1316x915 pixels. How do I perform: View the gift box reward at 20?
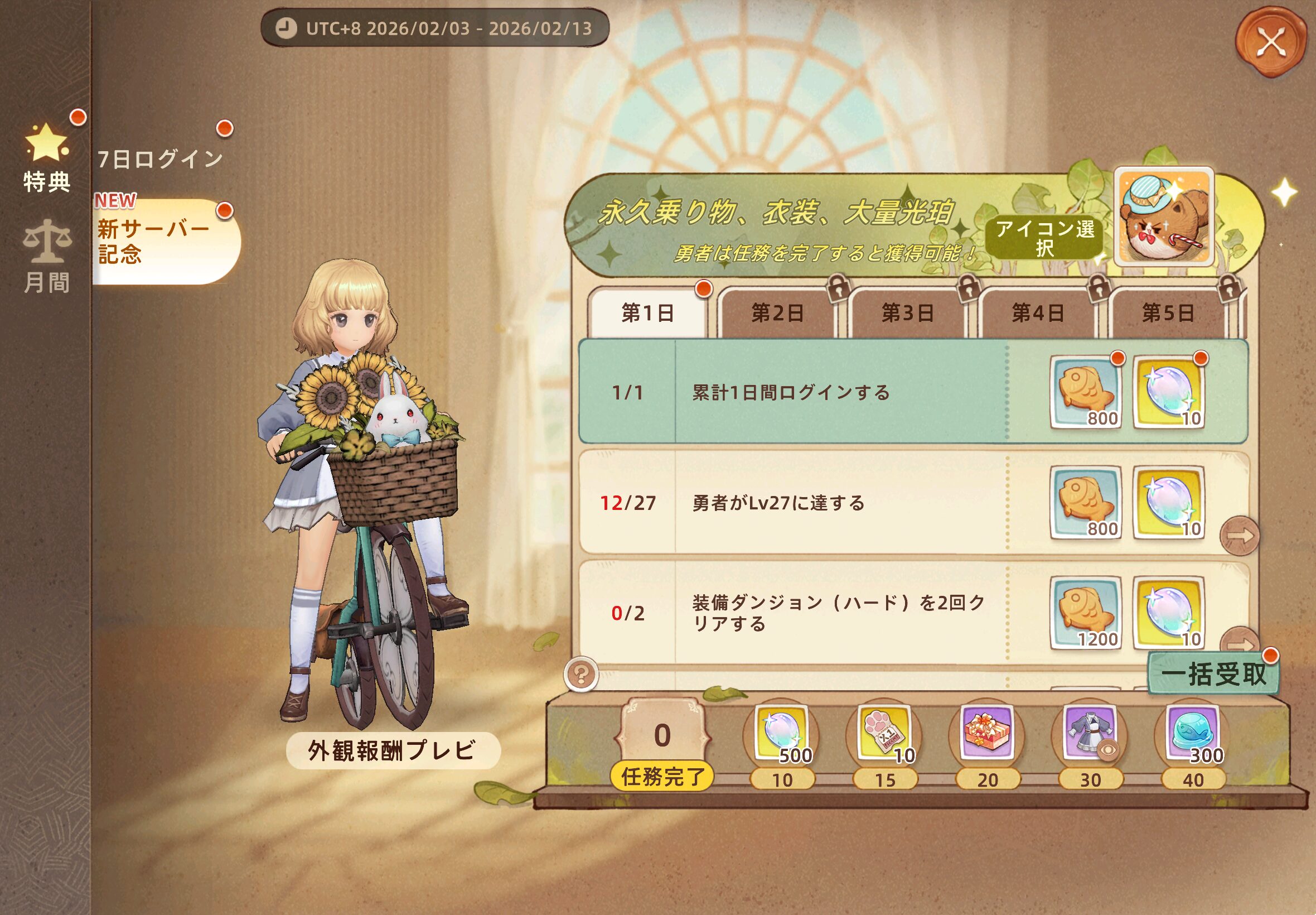[986, 733]
